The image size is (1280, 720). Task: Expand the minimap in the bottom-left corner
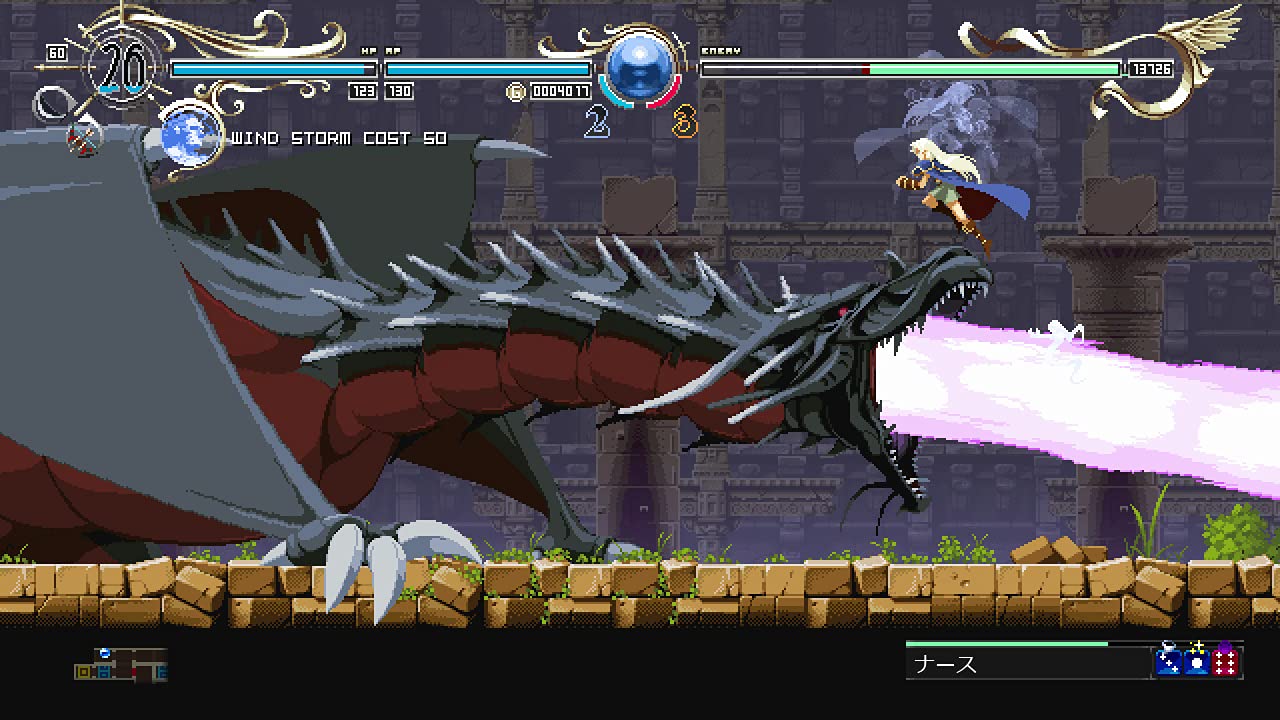120,668
